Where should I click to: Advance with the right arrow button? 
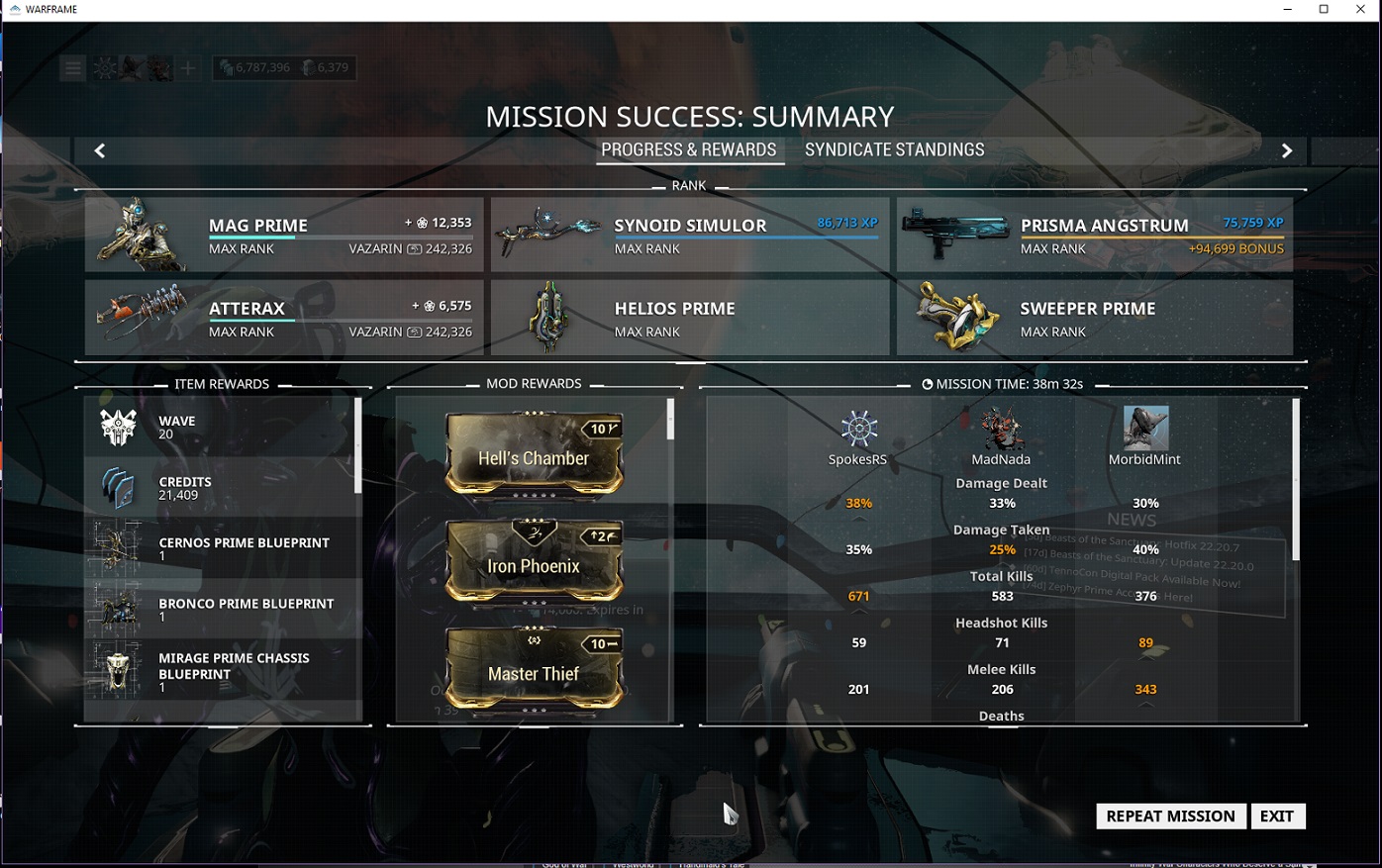pos(1287,150)
